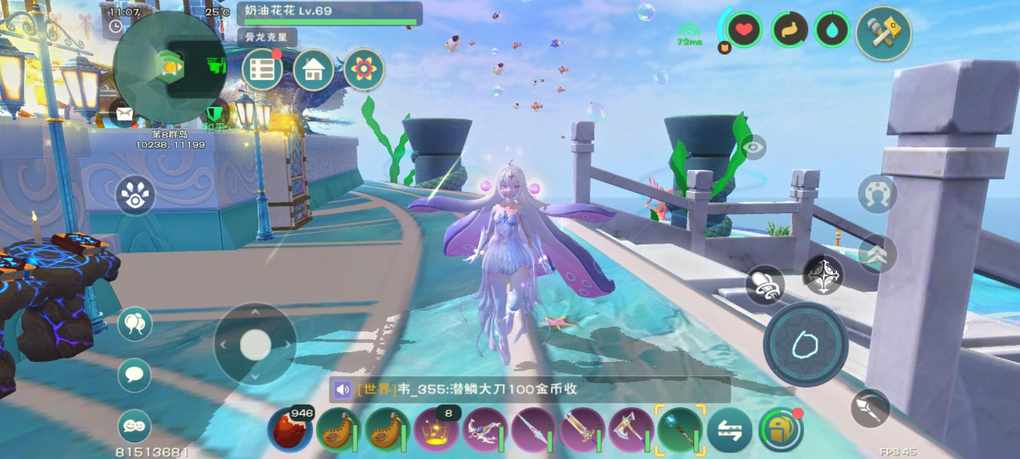
Task: Open the backpack with red notification
Action: coord(780,430)
